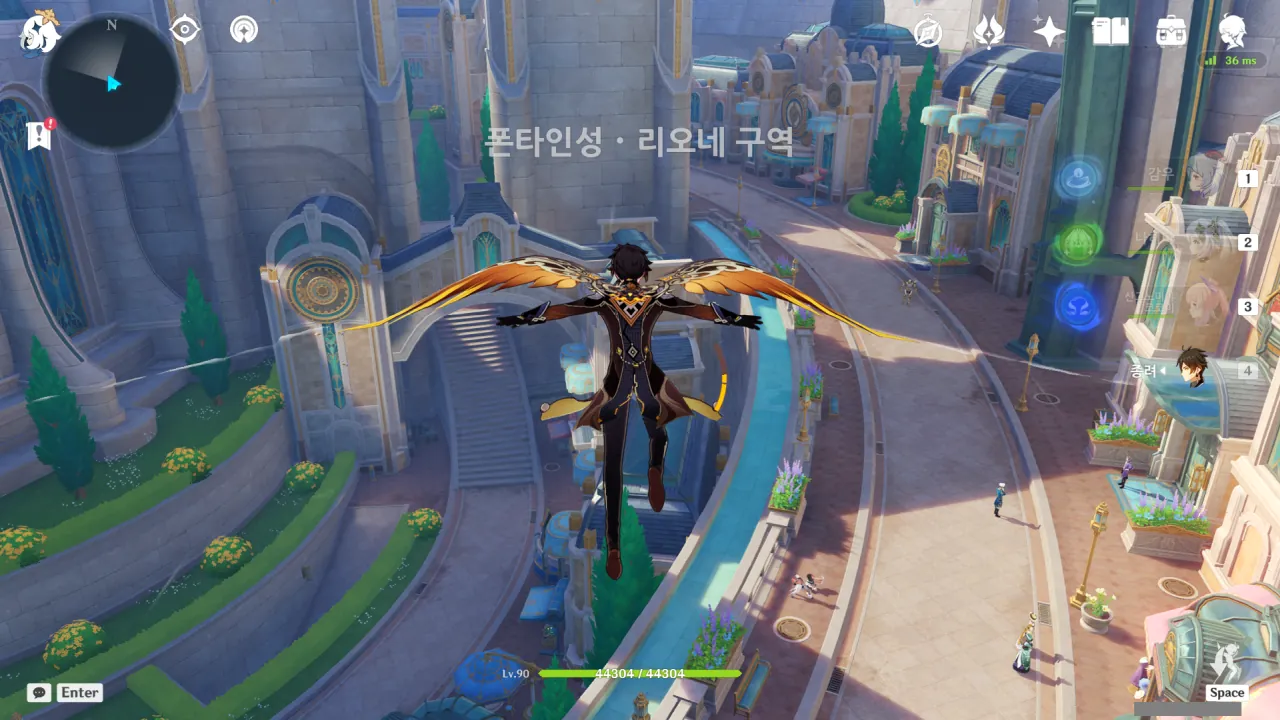Open the chat speech bubble icon

tap(39, 692)
